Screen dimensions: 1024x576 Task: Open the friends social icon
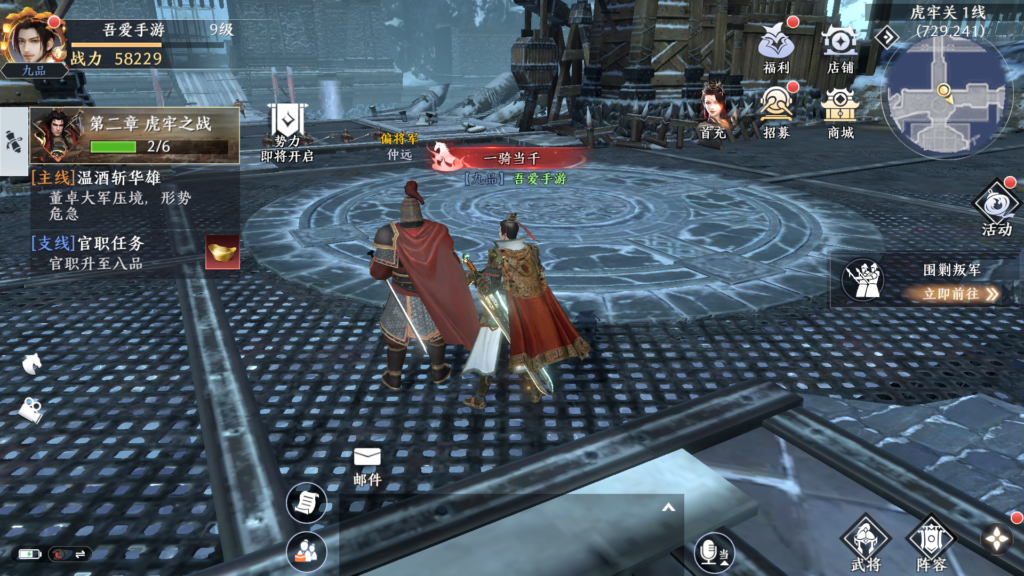(307, 551)
